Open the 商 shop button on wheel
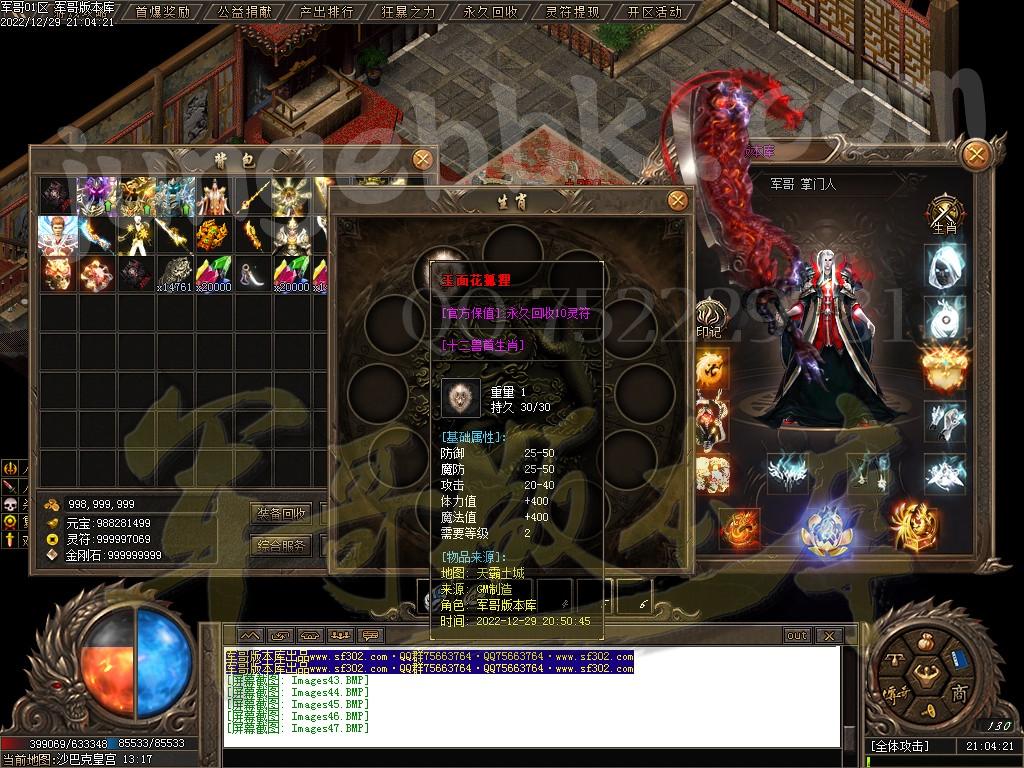Image resolution: width=1024 pixels, height=768 pixels. 958,695
